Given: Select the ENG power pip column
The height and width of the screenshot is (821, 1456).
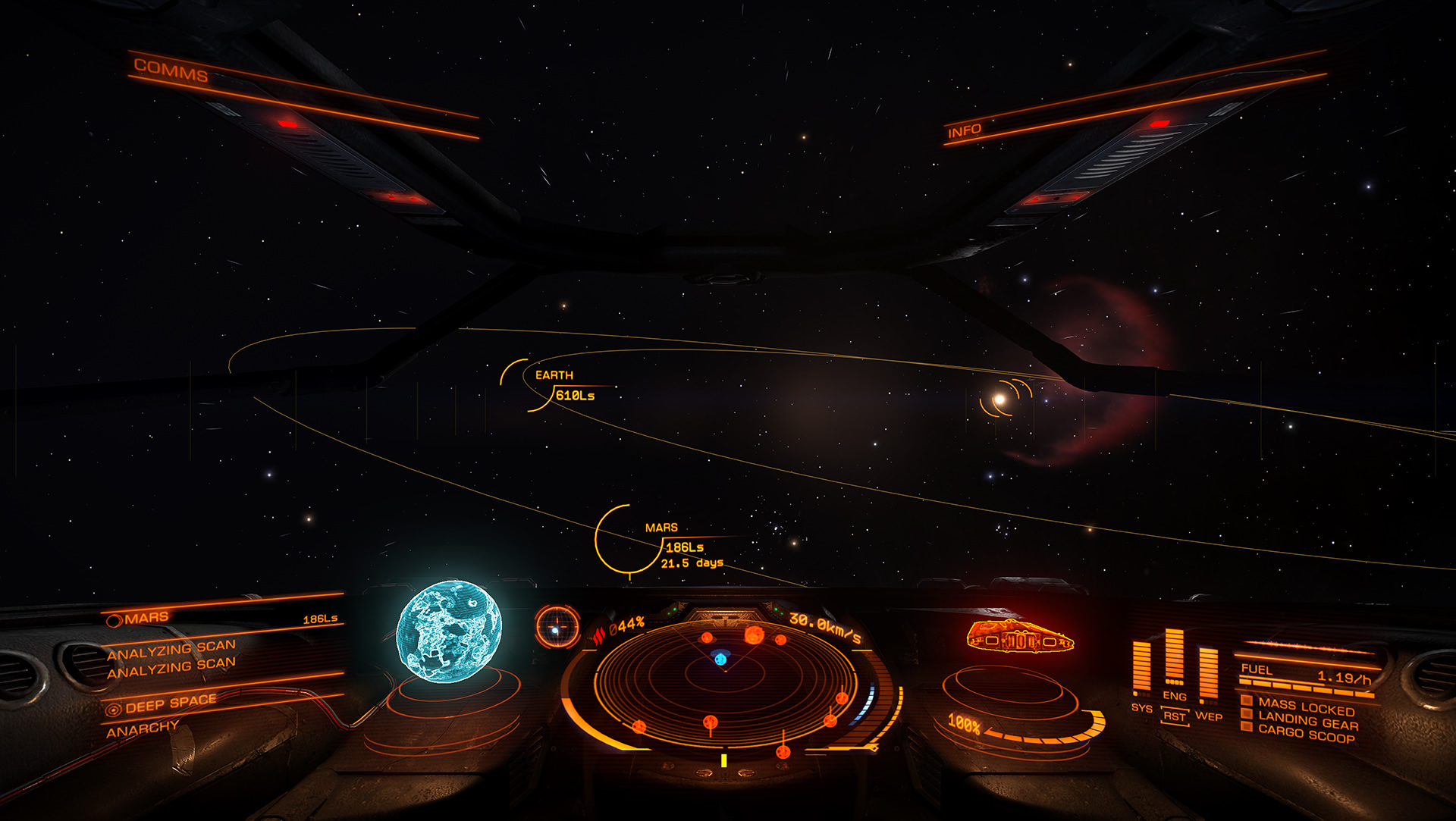Looking at the screenshot, I should pos(1174,658).
